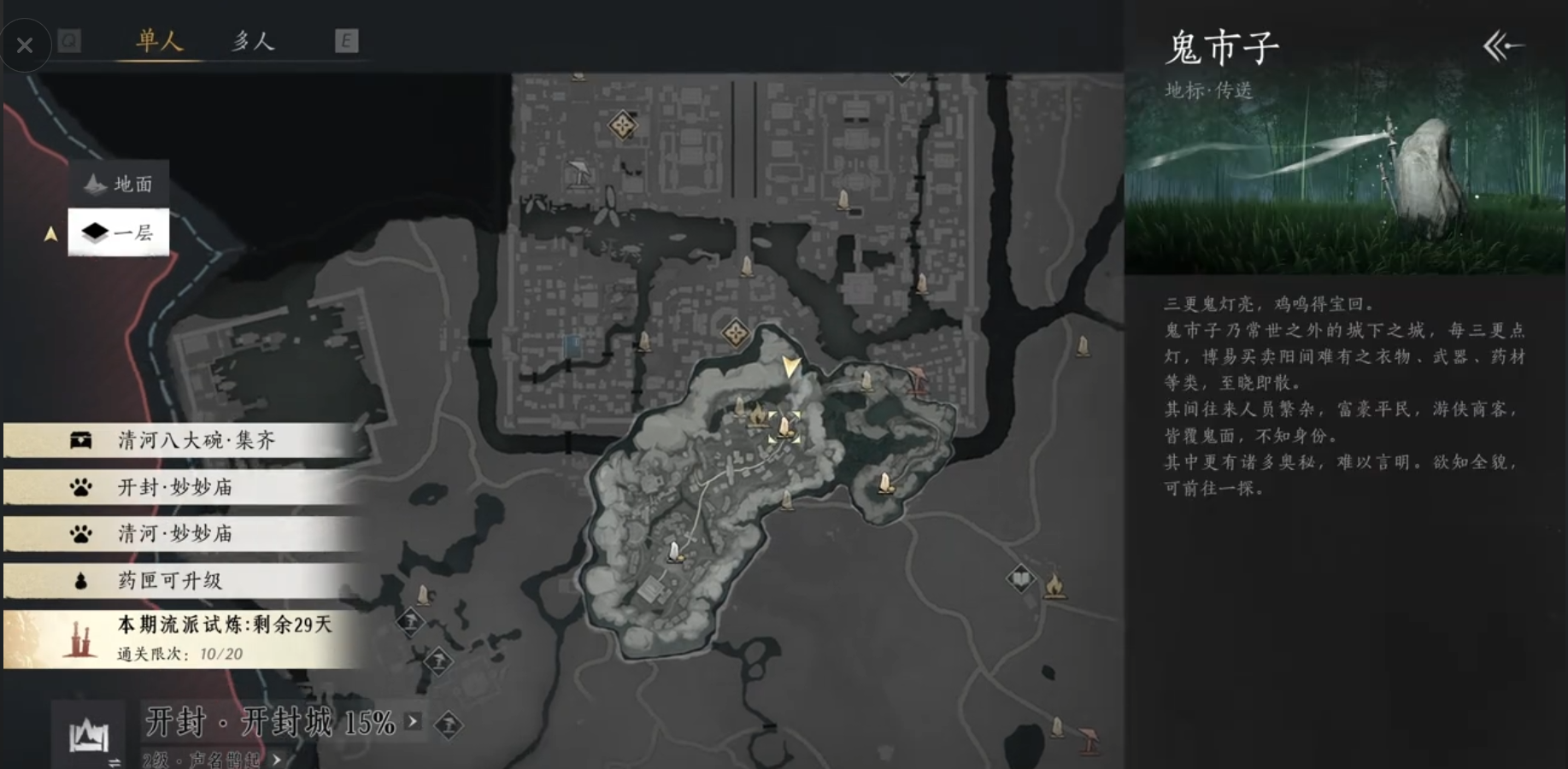Select the 清河·妙妙庙 entry
This screenshot has height=769, width=1568.
coord(184,534)
